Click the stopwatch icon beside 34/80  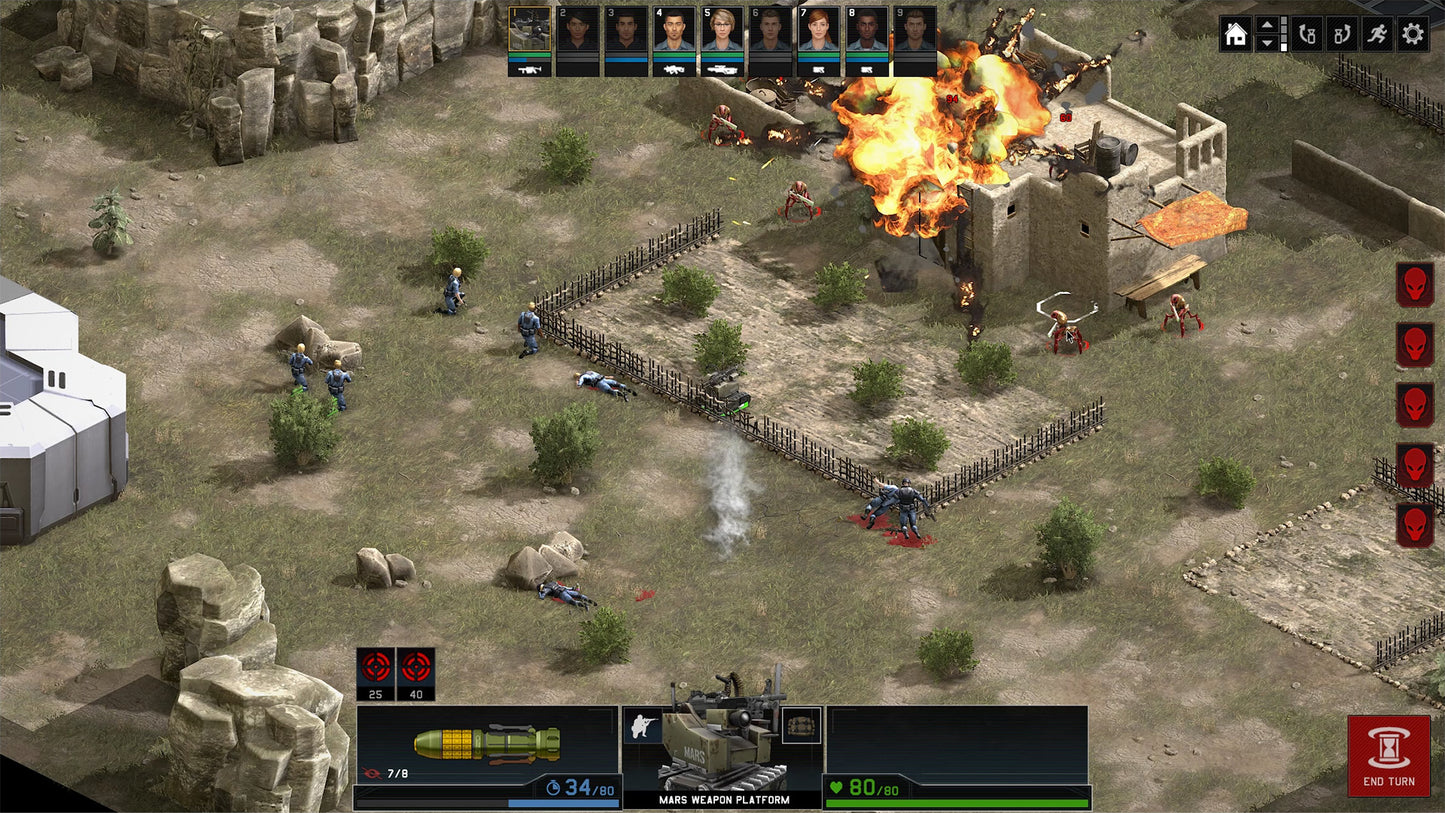[553, 786]
